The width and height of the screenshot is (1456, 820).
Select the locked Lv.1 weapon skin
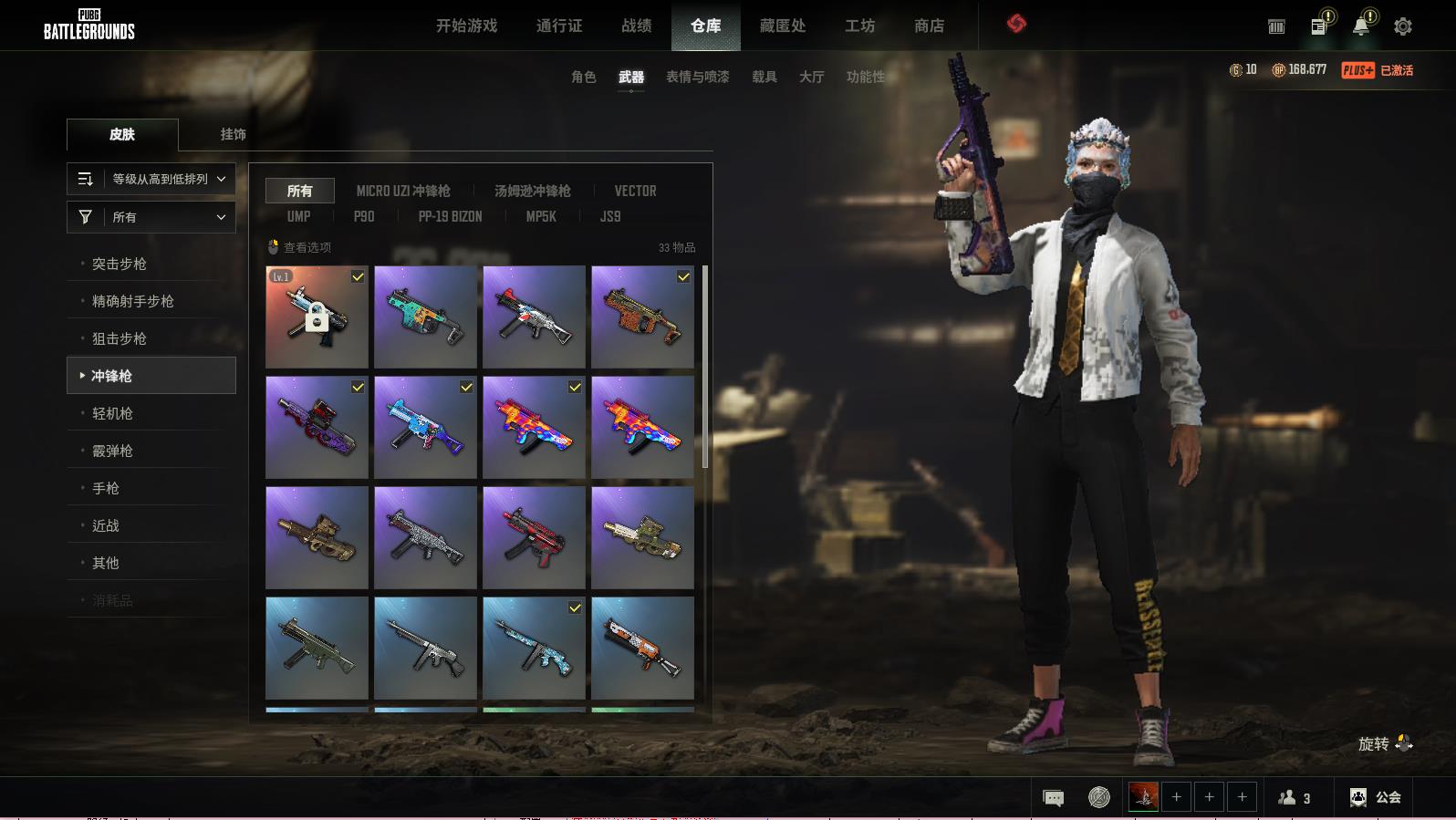tap(317, 317)
